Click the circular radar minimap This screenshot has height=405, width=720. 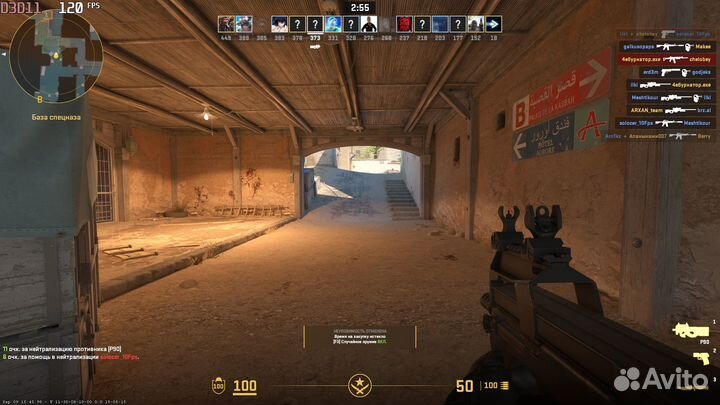55,57
